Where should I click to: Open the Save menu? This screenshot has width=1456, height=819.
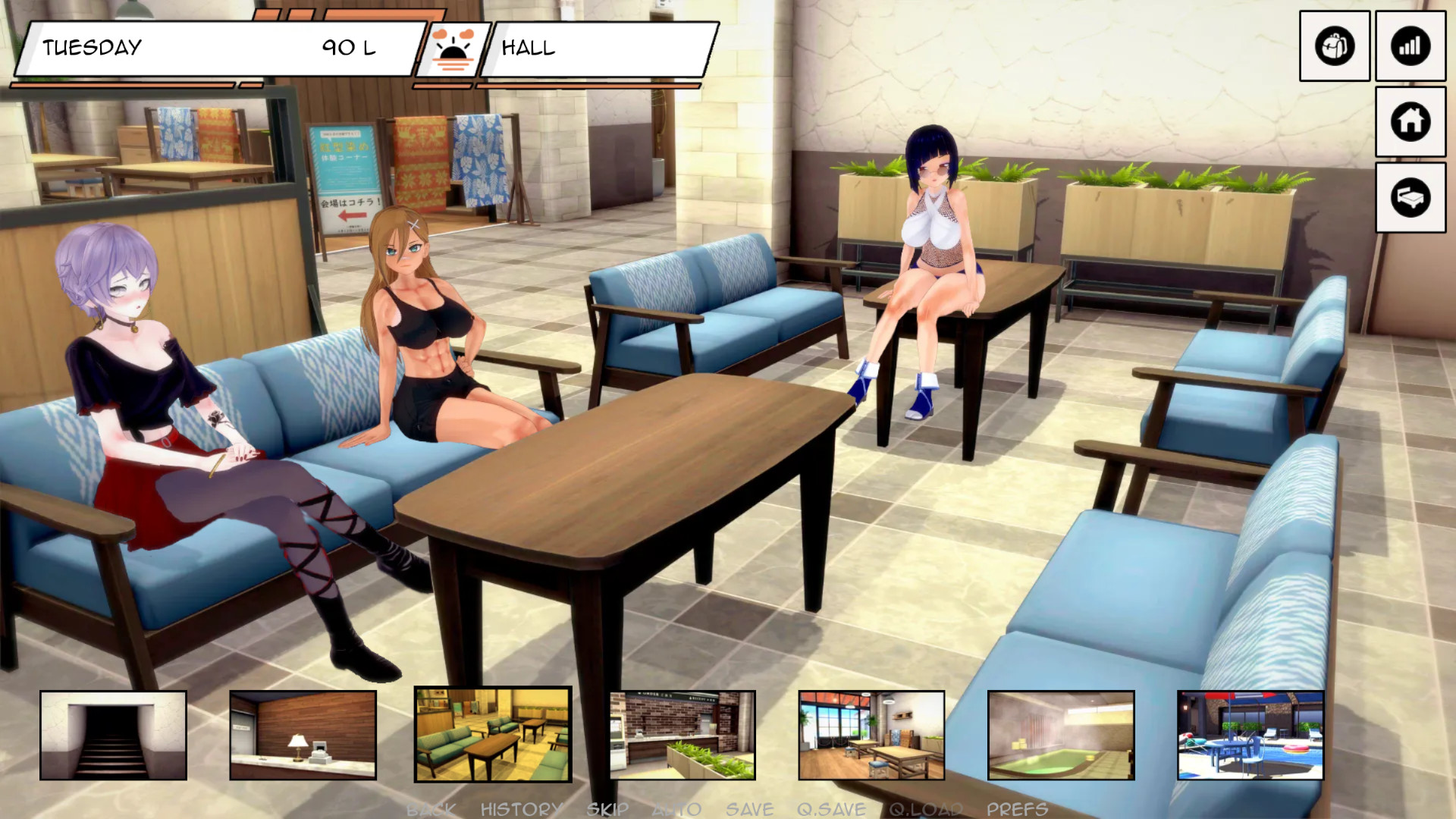749,809
